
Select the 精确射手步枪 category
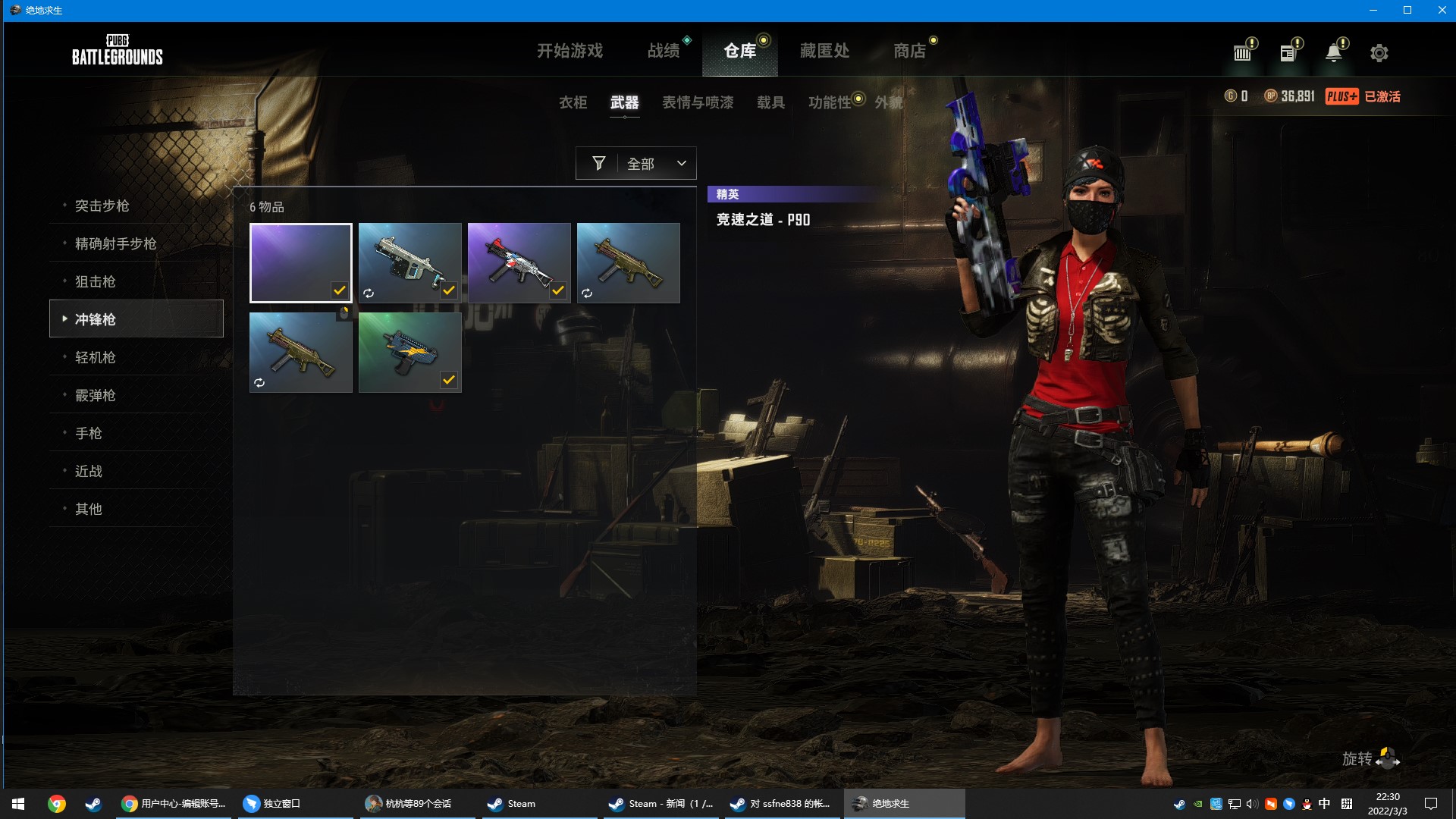115,243
